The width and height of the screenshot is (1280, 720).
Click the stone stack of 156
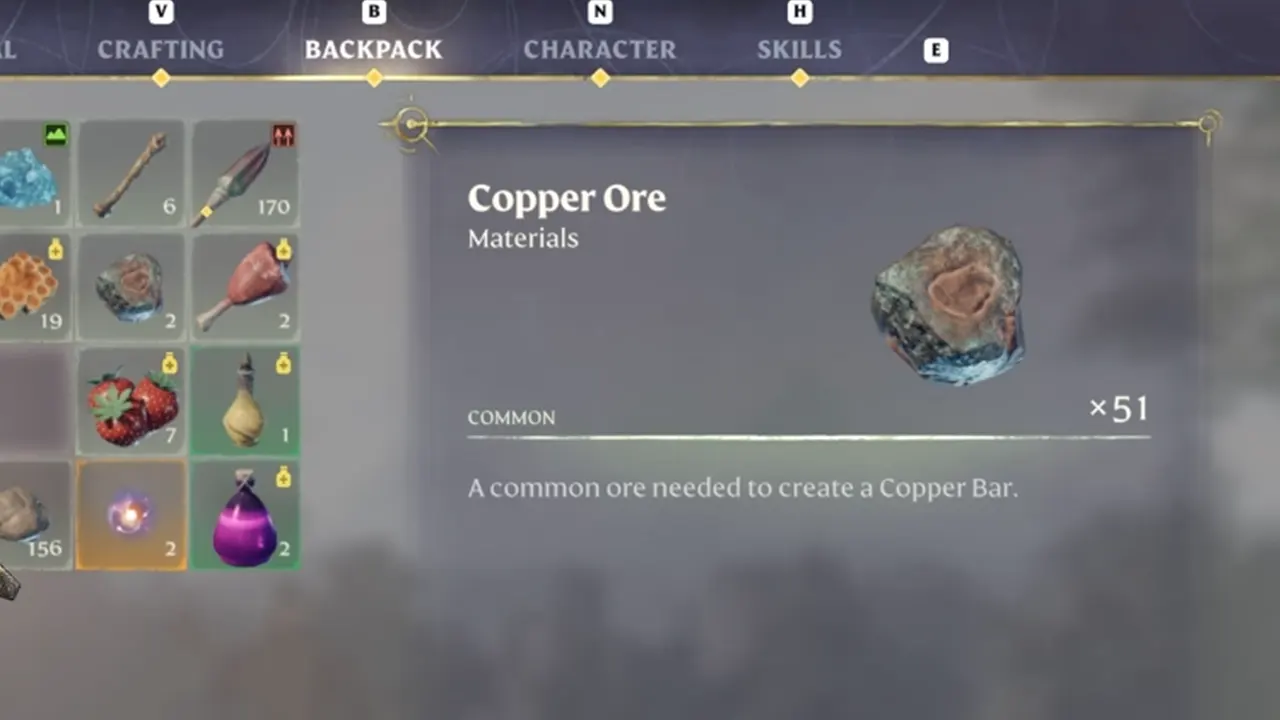click(x=30, y=515)
